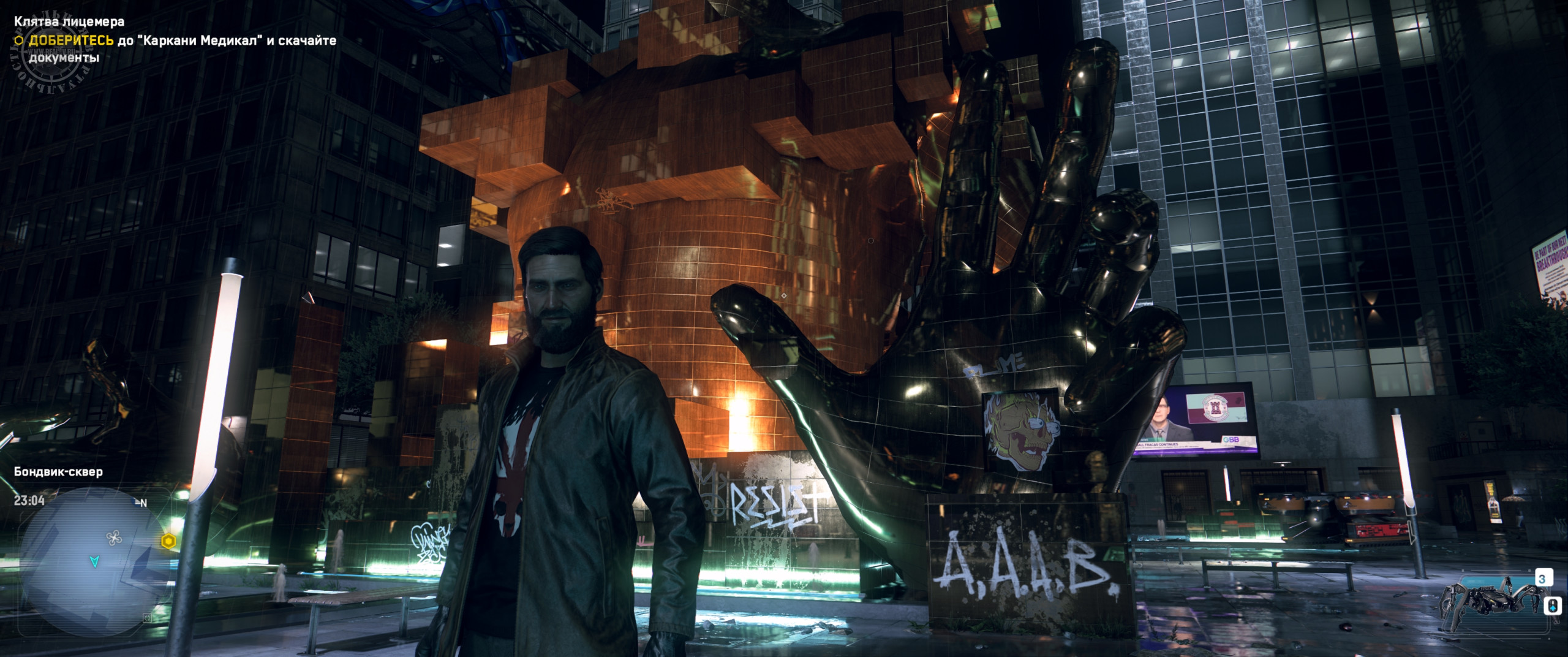The height and width of the screenshot is (657, 1568).
Task: Click the yellow hexagon objective marker
Action: tap(168, 541)
